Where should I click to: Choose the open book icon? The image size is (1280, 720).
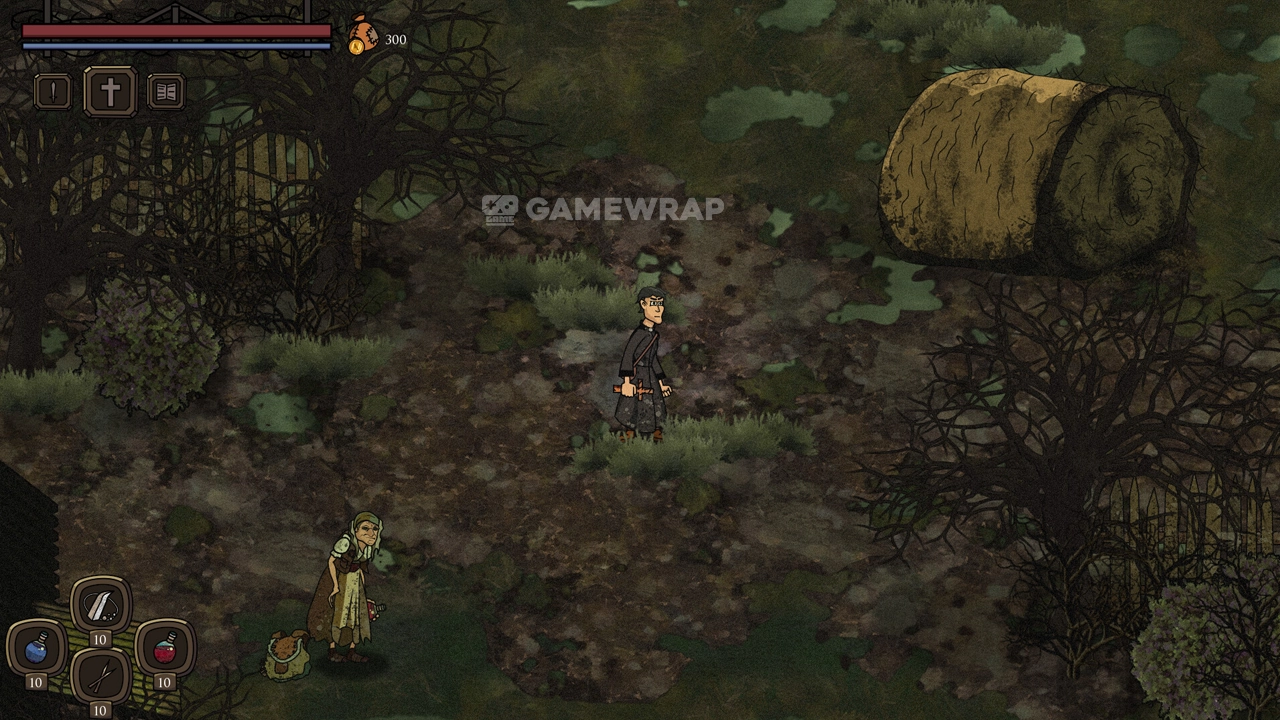click(x=166, y=93)
